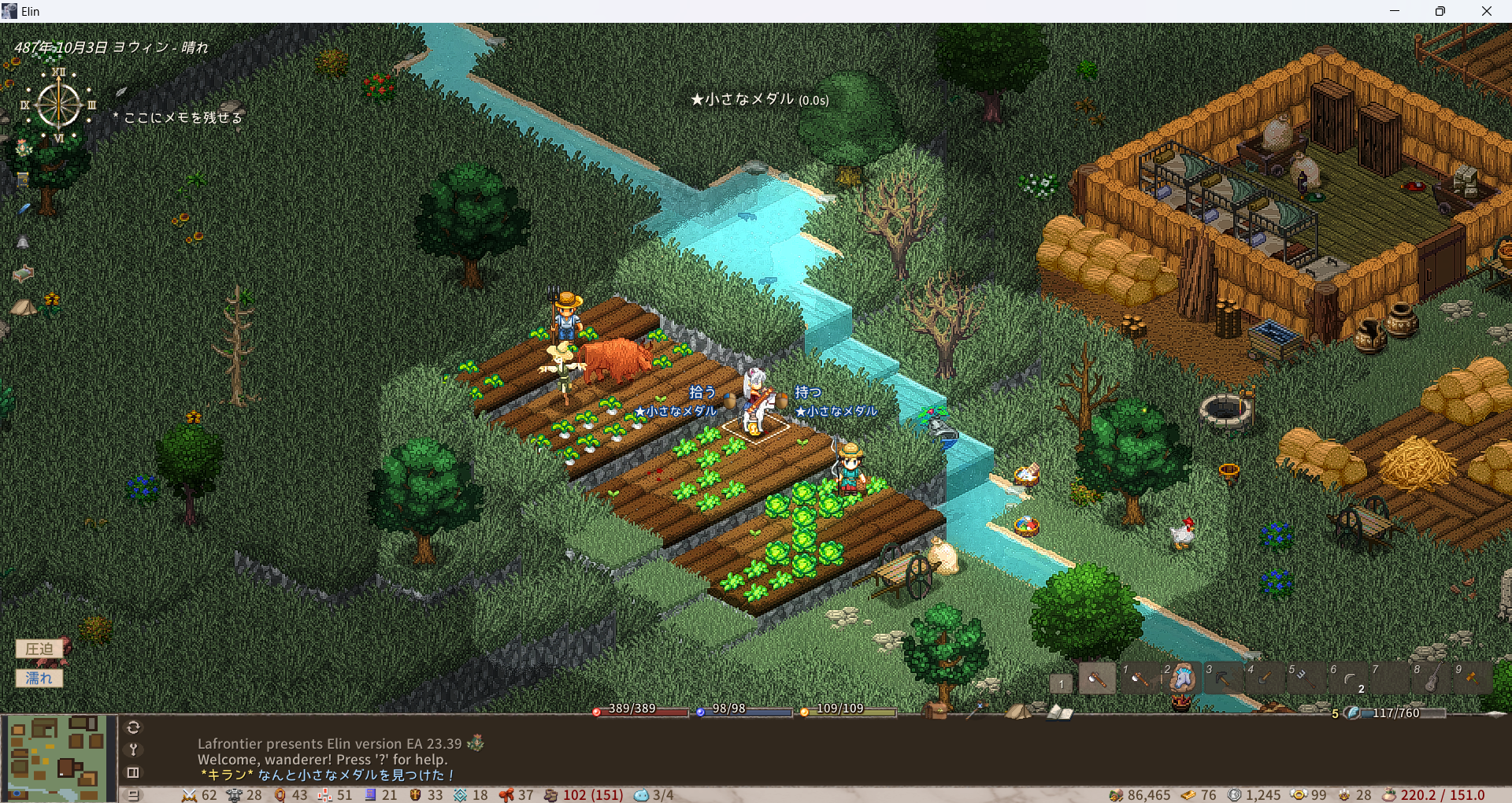The image size is (1512, 803).
Task: Edit the memo note ここにメモを残せる
Action: click(x=183, y=117)
